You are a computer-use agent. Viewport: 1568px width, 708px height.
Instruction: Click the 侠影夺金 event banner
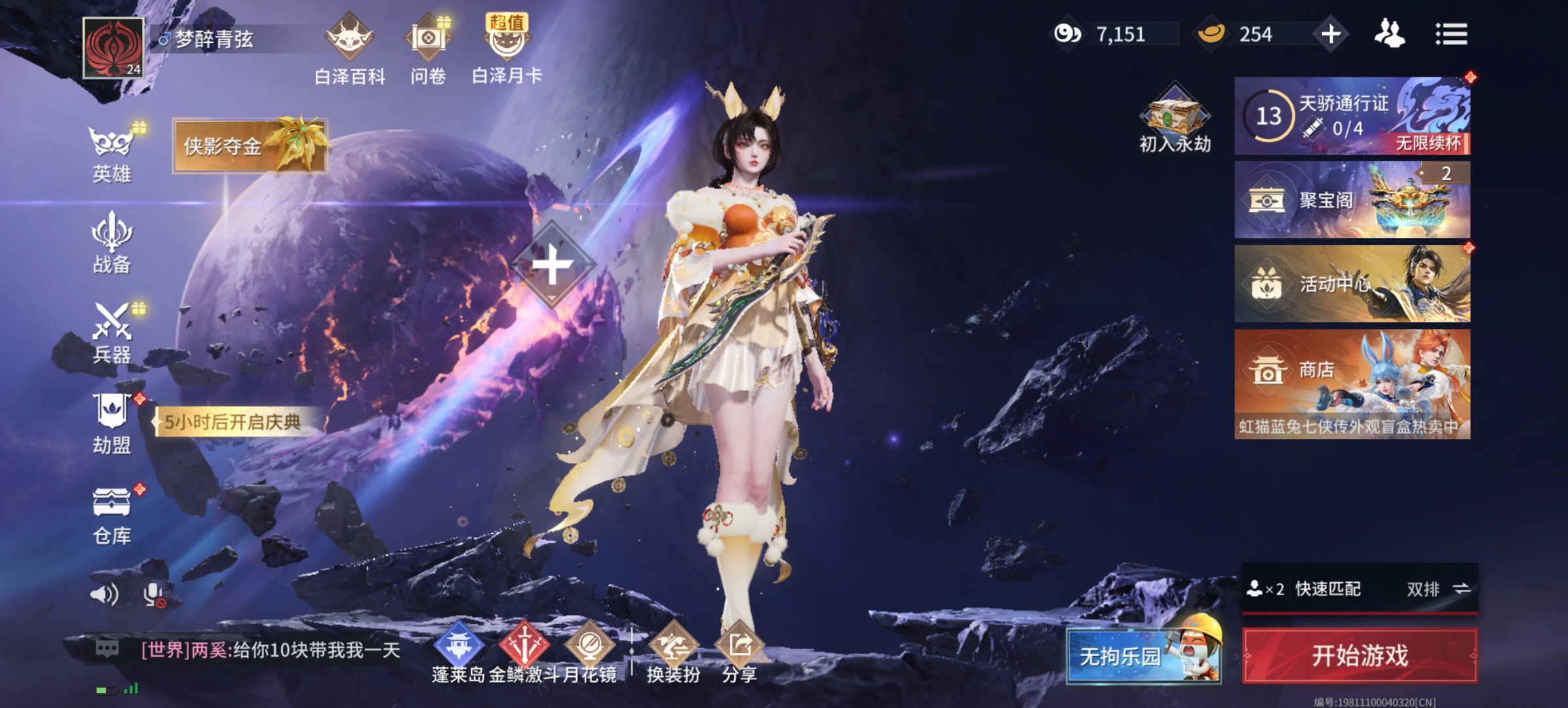pos(249,146)
